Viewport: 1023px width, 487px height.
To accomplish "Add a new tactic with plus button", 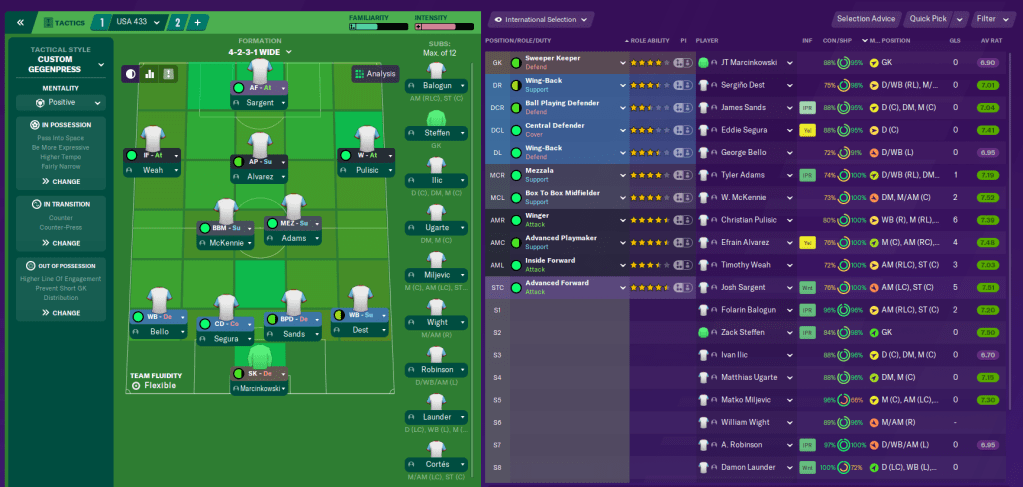I will click(x=197, y=22).
